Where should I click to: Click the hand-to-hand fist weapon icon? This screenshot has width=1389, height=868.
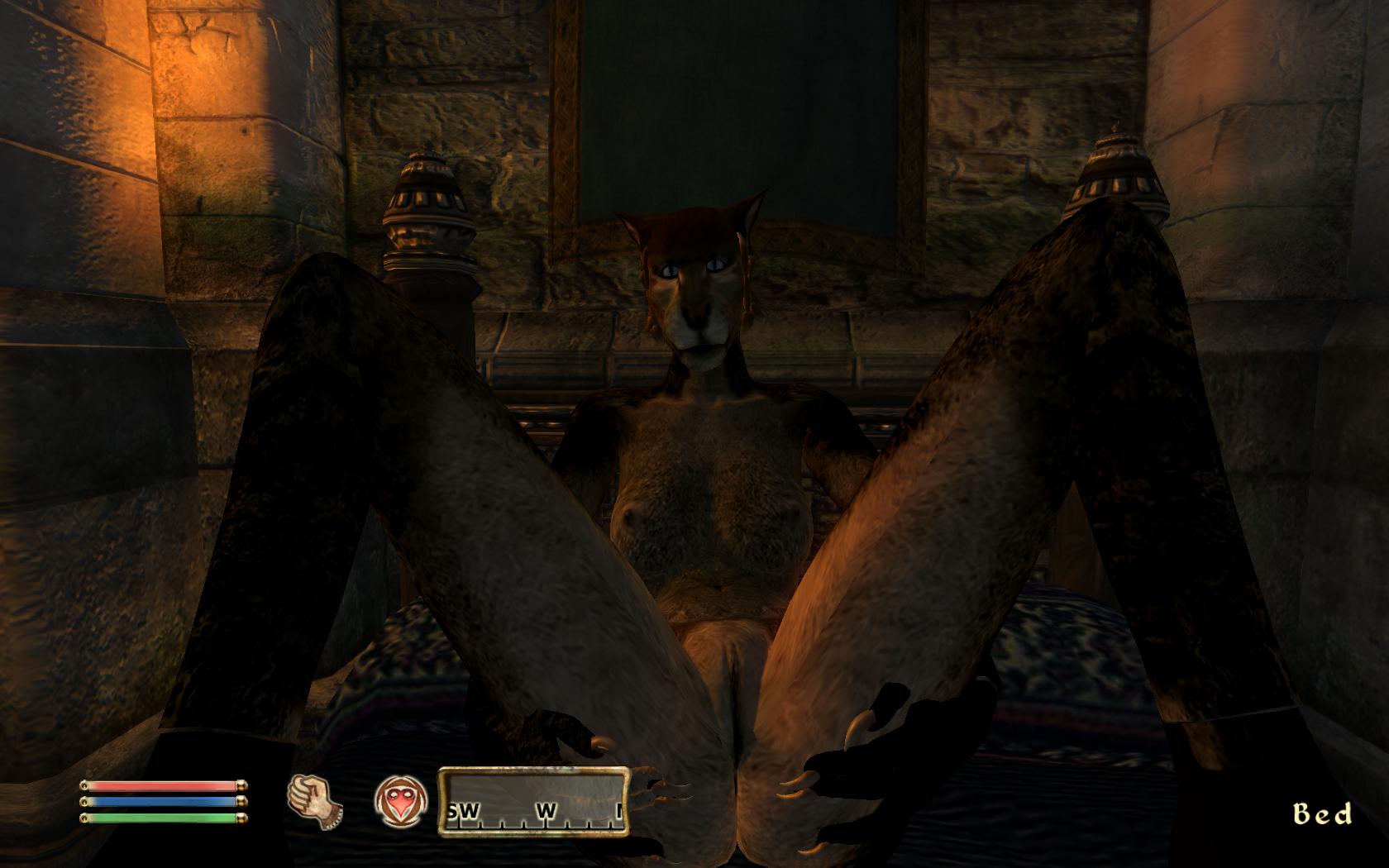(x=314, y=800)
